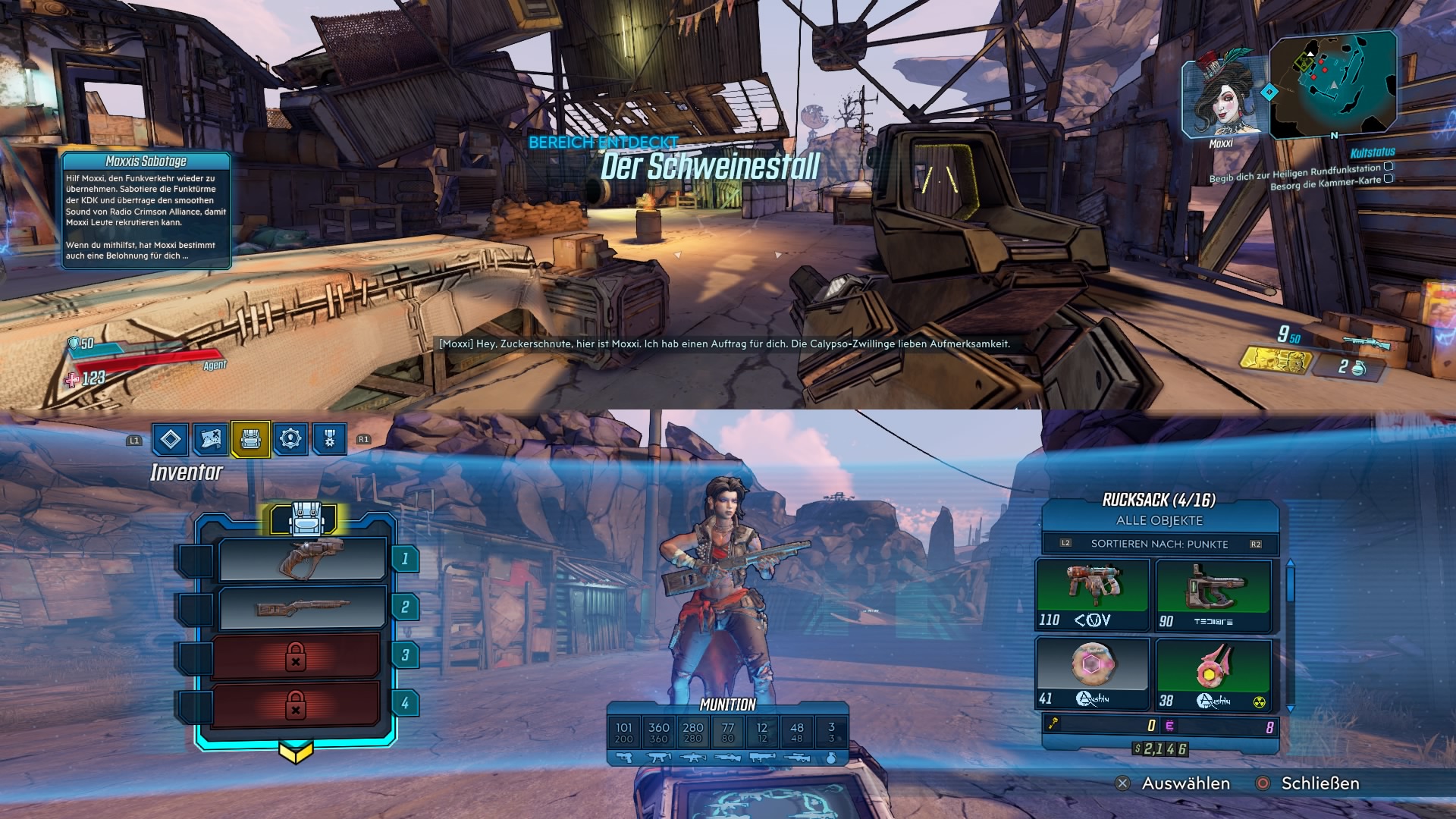Open the achievements medal icon
Screen dimensions: 1456x819
pos(329,438)
